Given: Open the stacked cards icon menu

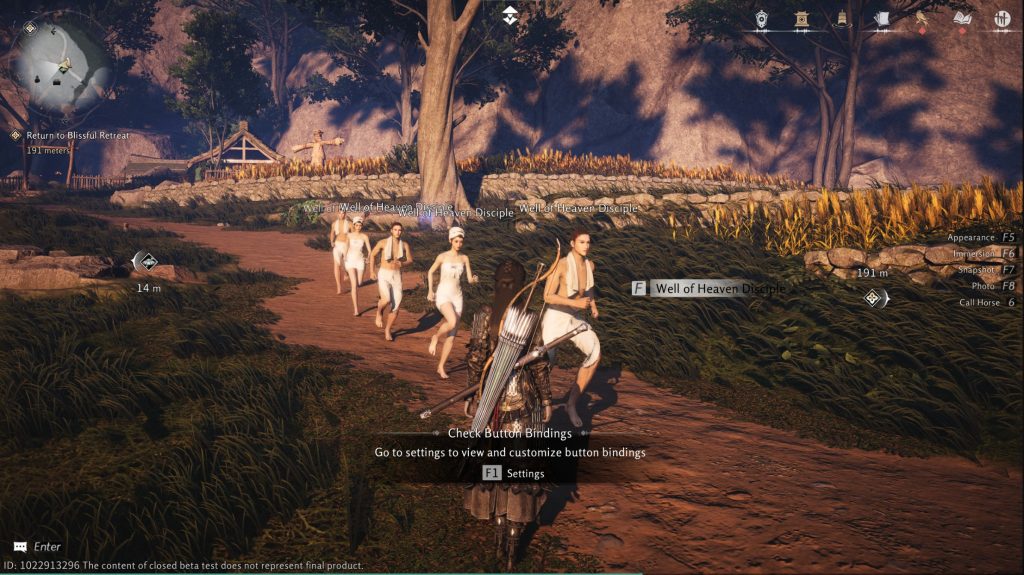Looking at the screenshot, I should (881, 18).
